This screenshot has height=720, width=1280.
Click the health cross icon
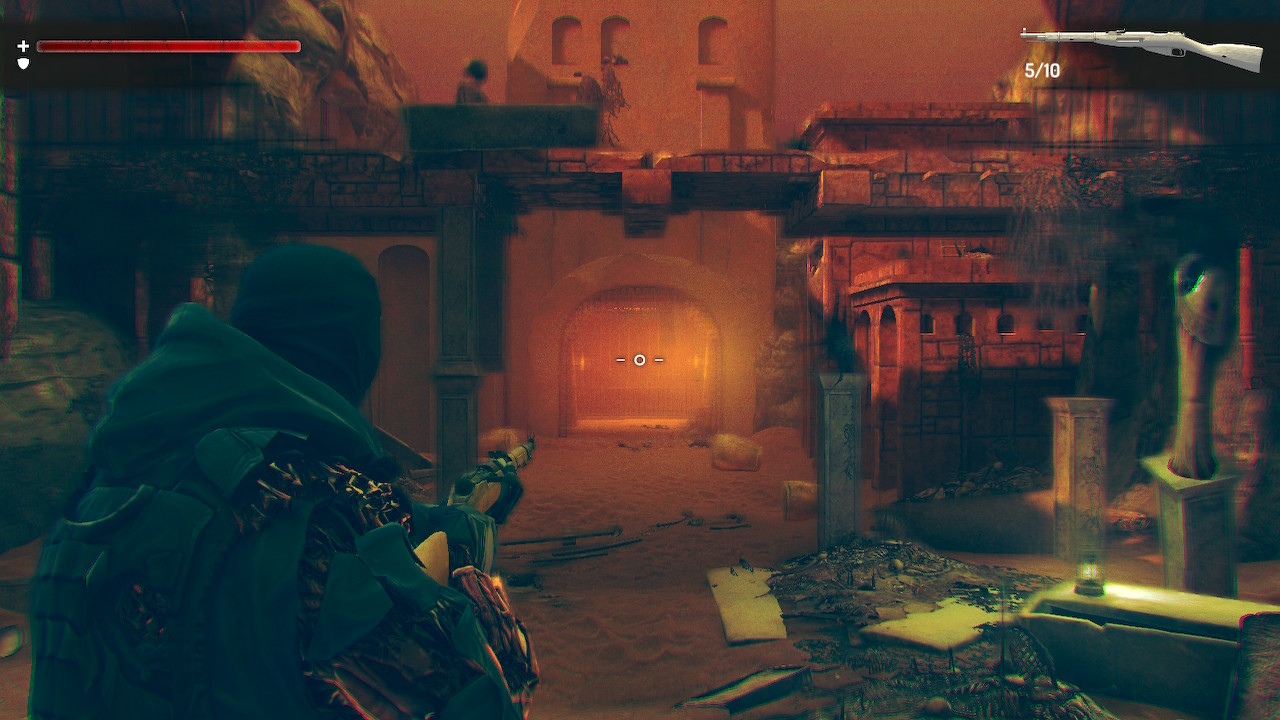coord(21,45)
